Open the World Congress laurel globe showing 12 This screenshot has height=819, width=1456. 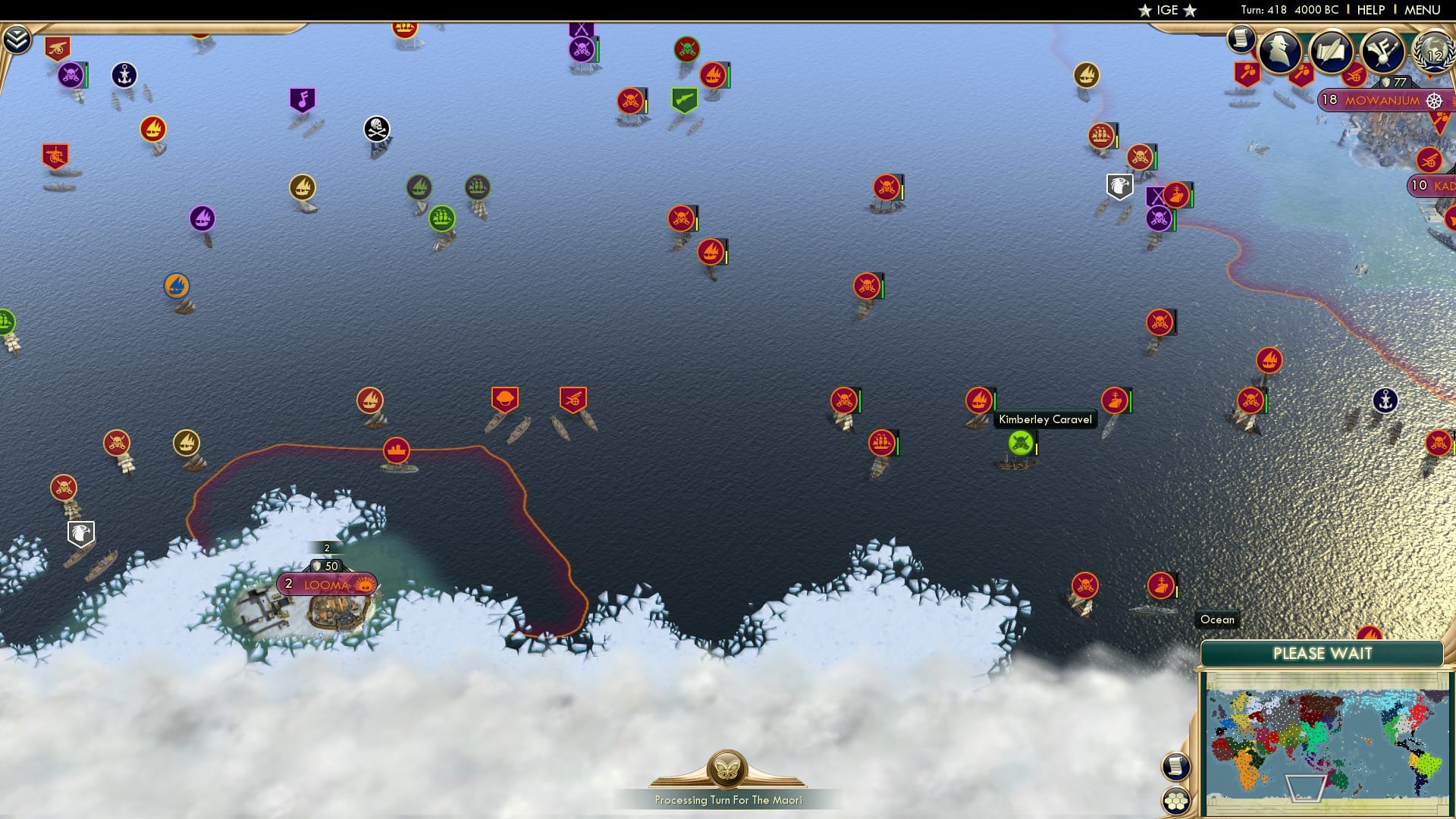click(1435, 53)
